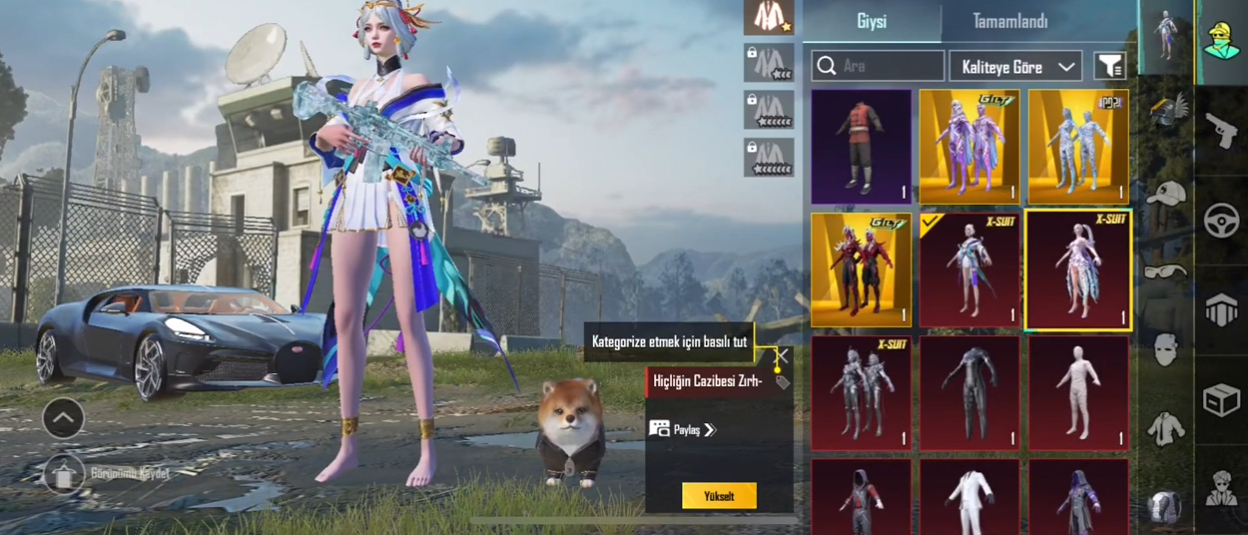Image resolution: width=1248 pixels, height=535 pixels.
Task: Select the winged helmet category
Action: pyautogui.click(x=1166, y=110)
